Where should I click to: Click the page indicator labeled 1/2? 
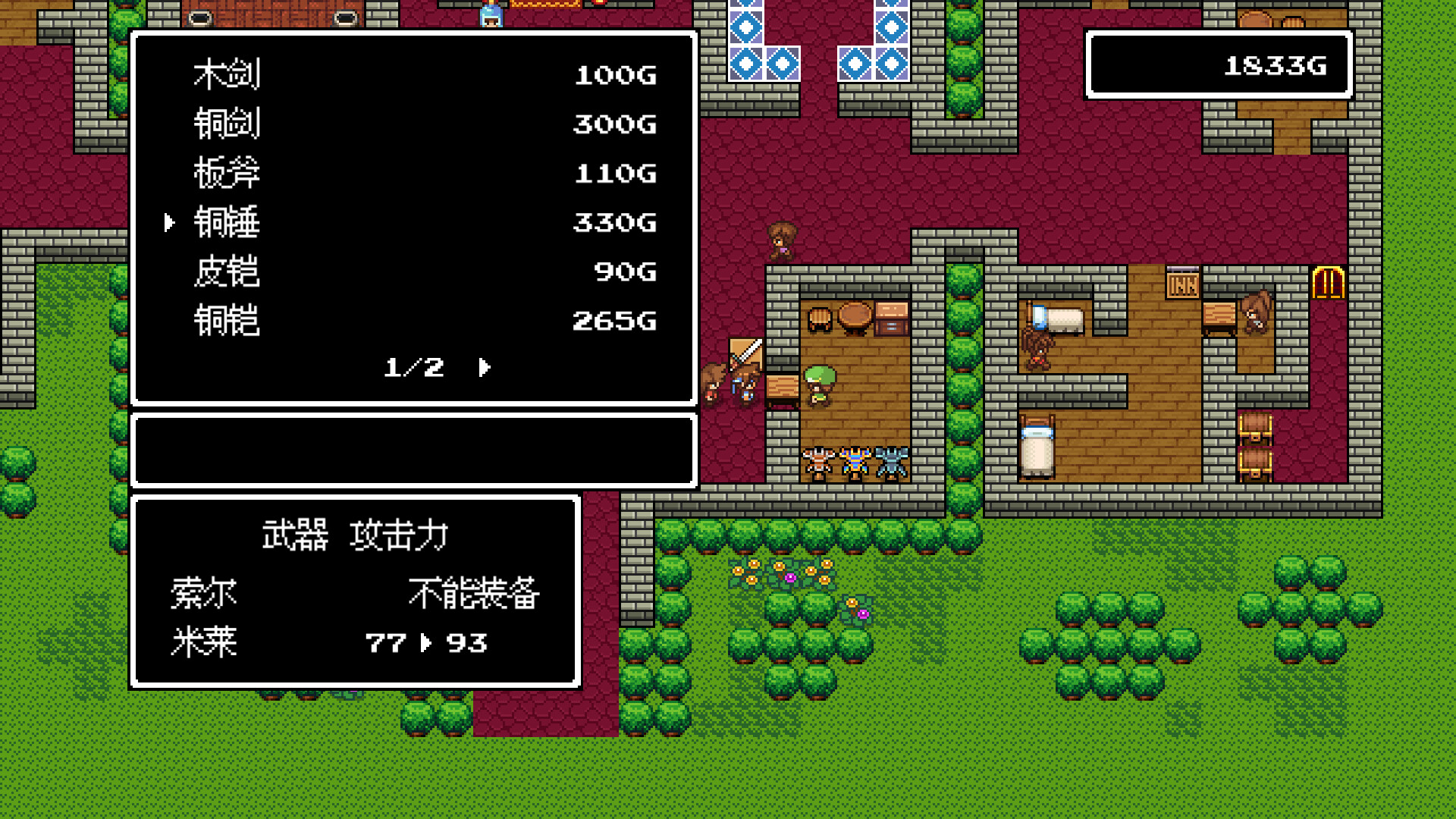tap(413, 368)
